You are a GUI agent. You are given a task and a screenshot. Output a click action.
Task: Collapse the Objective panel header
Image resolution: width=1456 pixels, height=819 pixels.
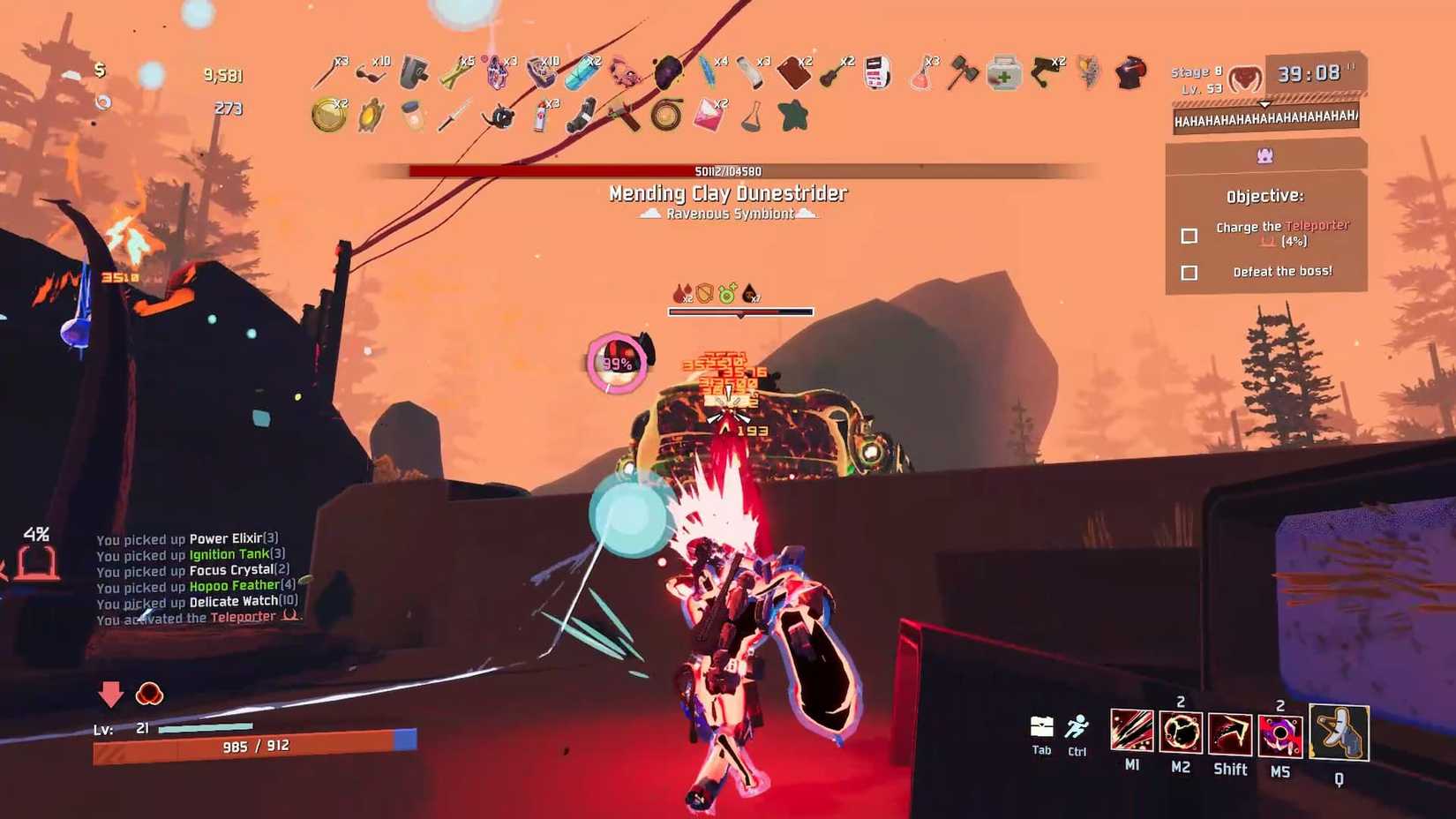[x=1264, y=195]
